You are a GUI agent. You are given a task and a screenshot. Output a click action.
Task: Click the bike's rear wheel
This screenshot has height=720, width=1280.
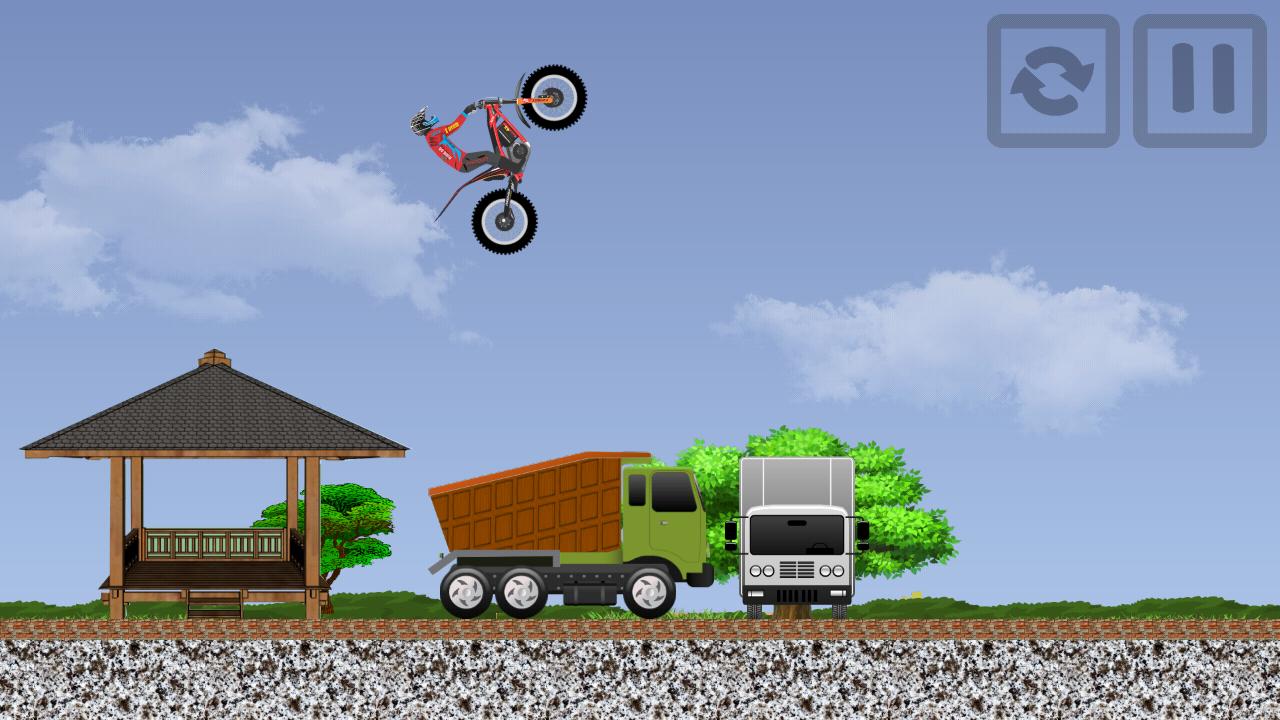505,220
